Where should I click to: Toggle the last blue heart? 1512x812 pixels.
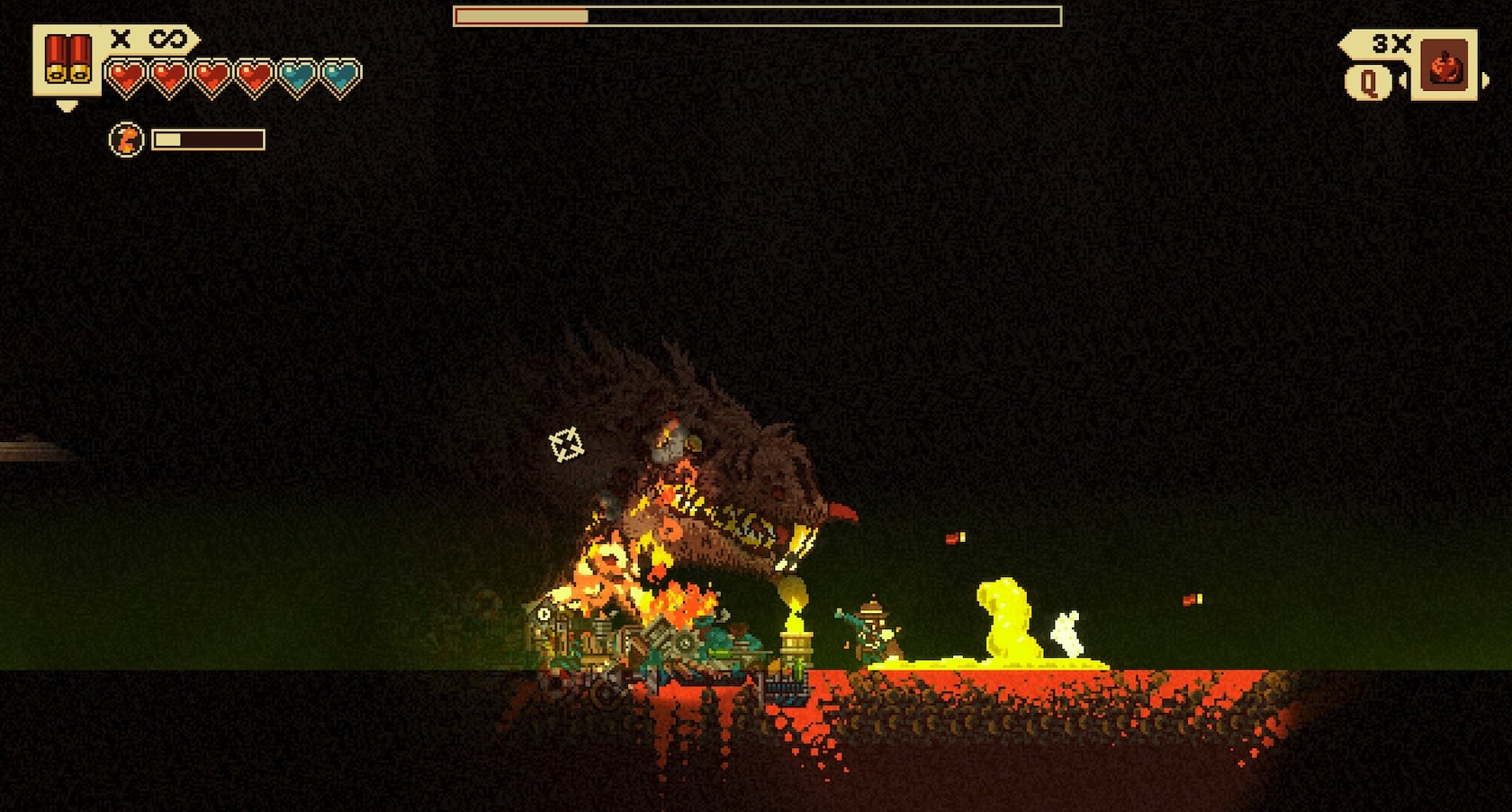pos(341,76)
